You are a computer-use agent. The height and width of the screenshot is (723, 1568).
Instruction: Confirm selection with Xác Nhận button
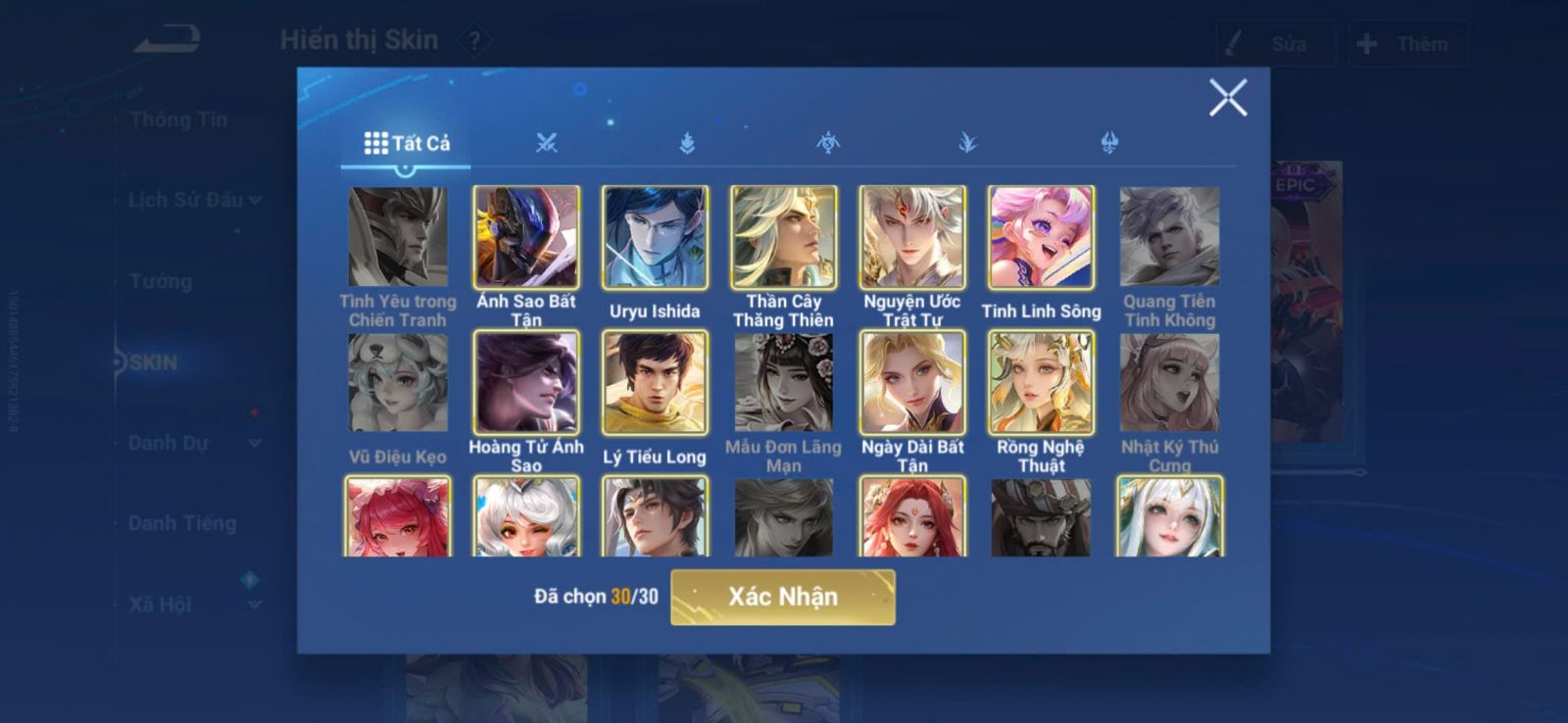[782, 597]
